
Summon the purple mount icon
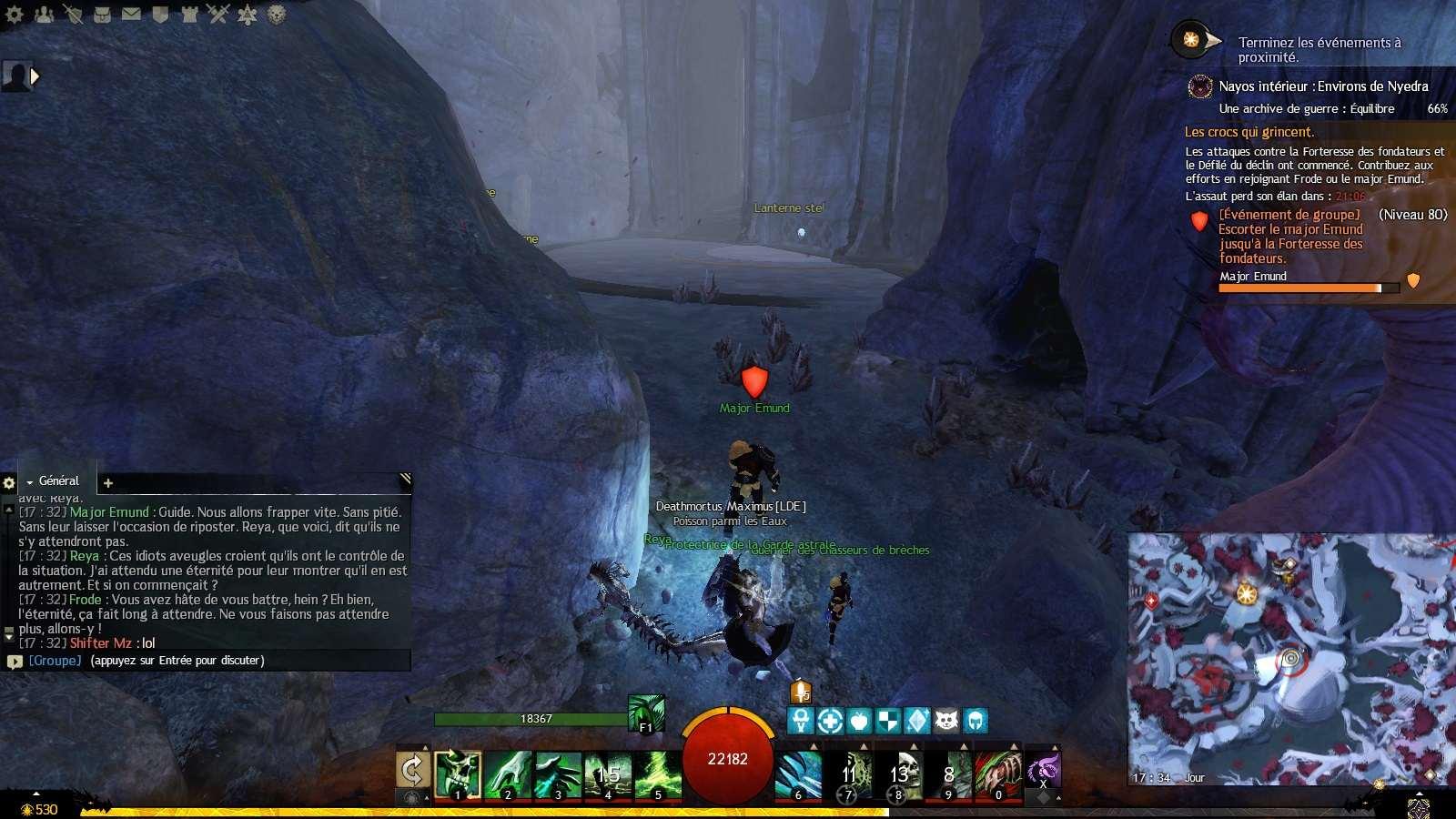click(x=1043, y=770)
